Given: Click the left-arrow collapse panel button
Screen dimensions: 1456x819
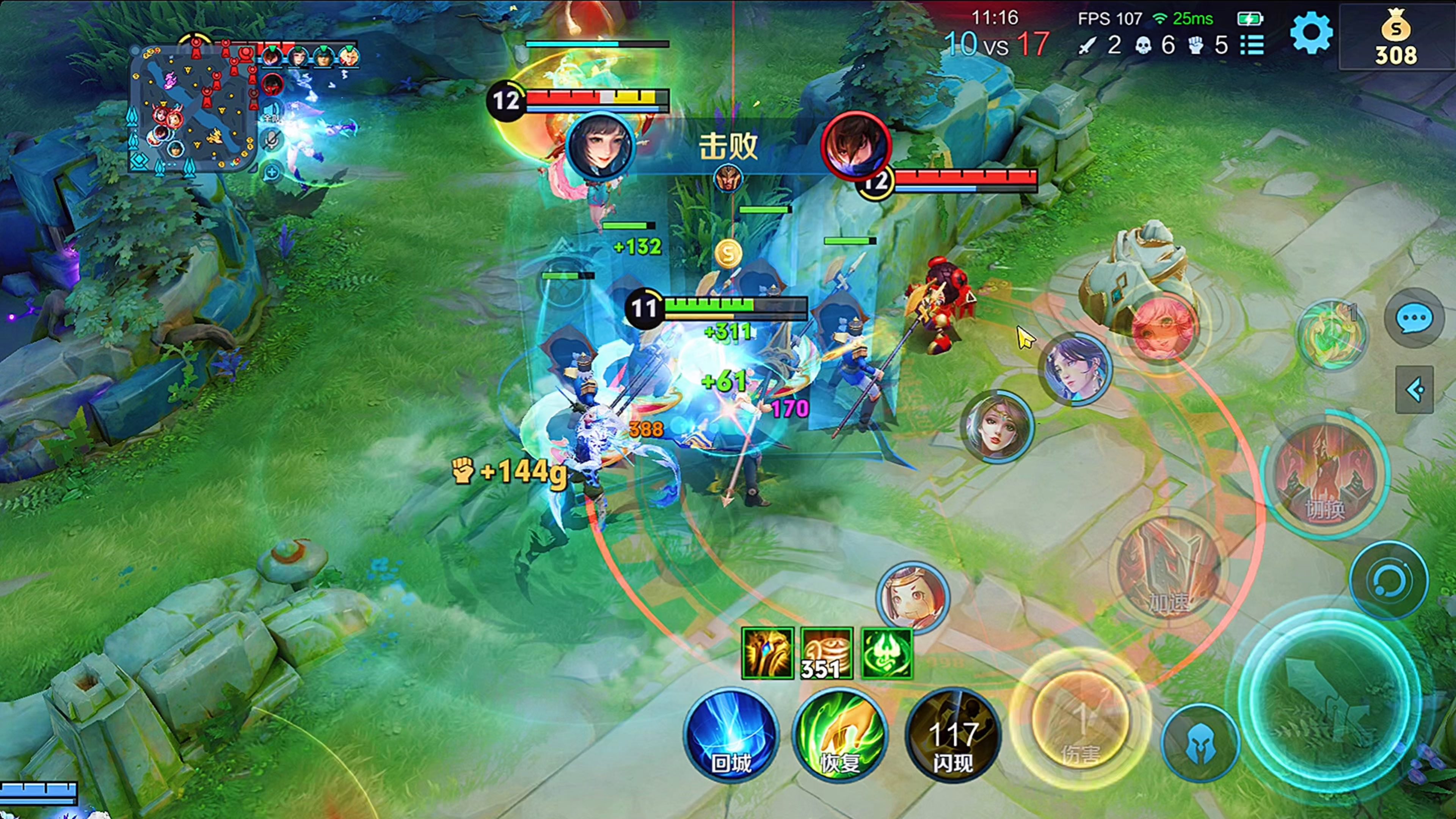Looking at the screenshot, I should pos(1414,389).
